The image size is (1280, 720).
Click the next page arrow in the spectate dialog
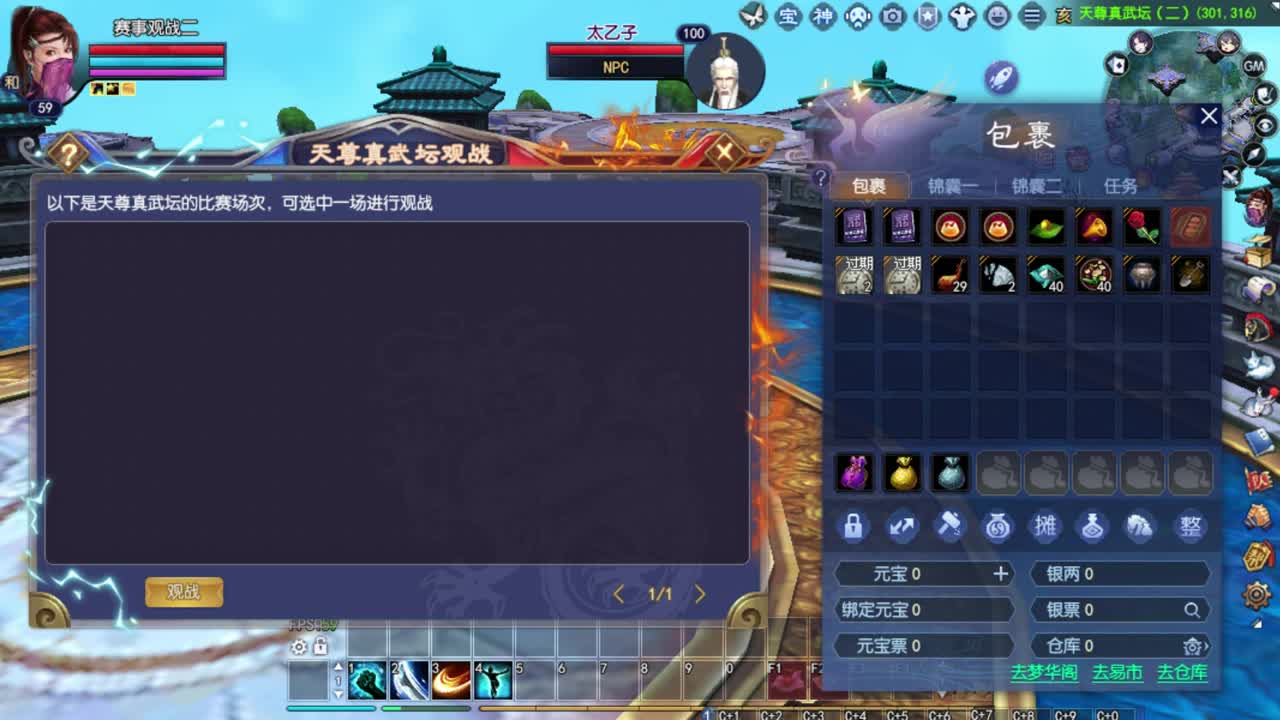(700, 594)
